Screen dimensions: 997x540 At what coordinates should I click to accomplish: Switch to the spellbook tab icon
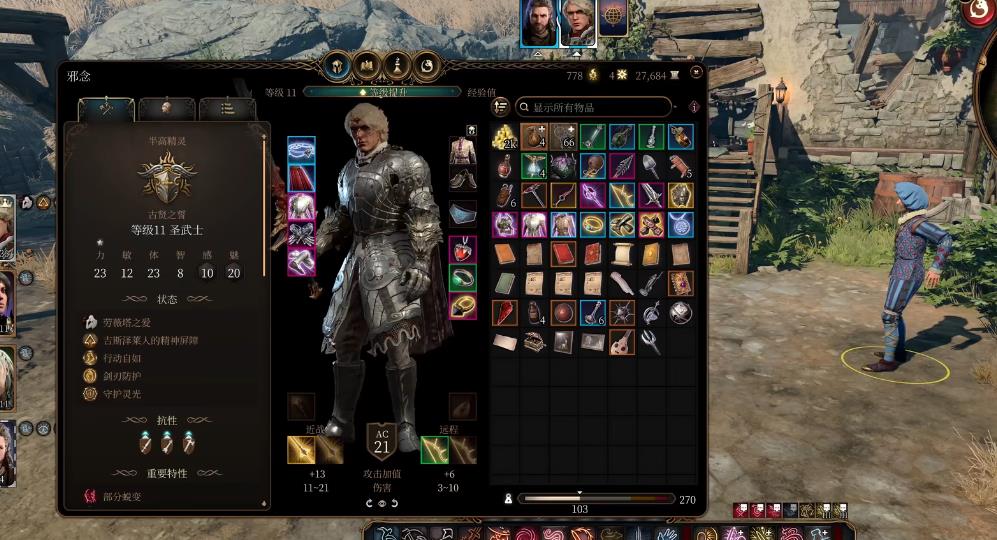coord(366,65)
